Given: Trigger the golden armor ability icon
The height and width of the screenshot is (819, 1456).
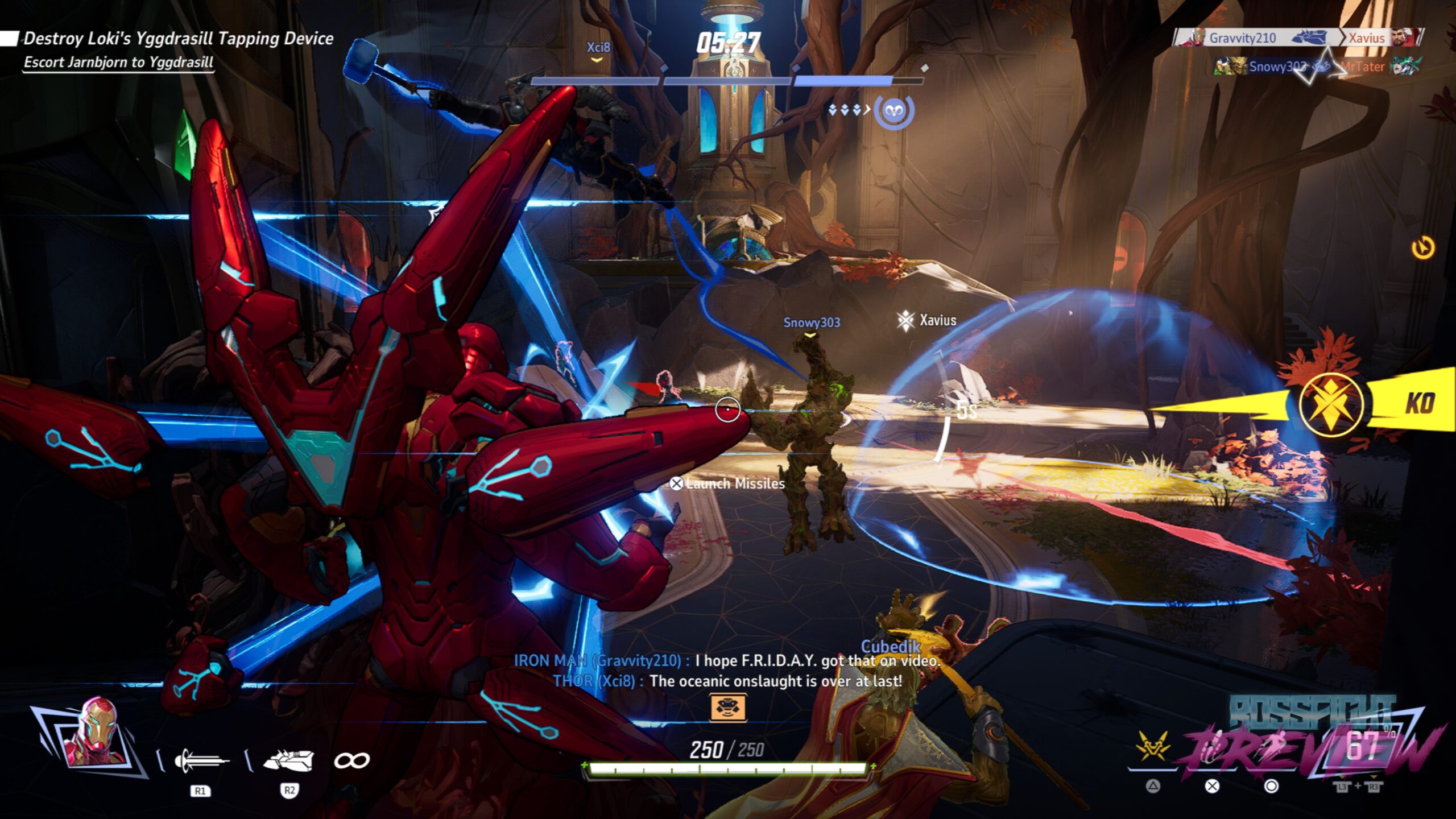Looking at the screenshot, I should [x=1152, y=747].
